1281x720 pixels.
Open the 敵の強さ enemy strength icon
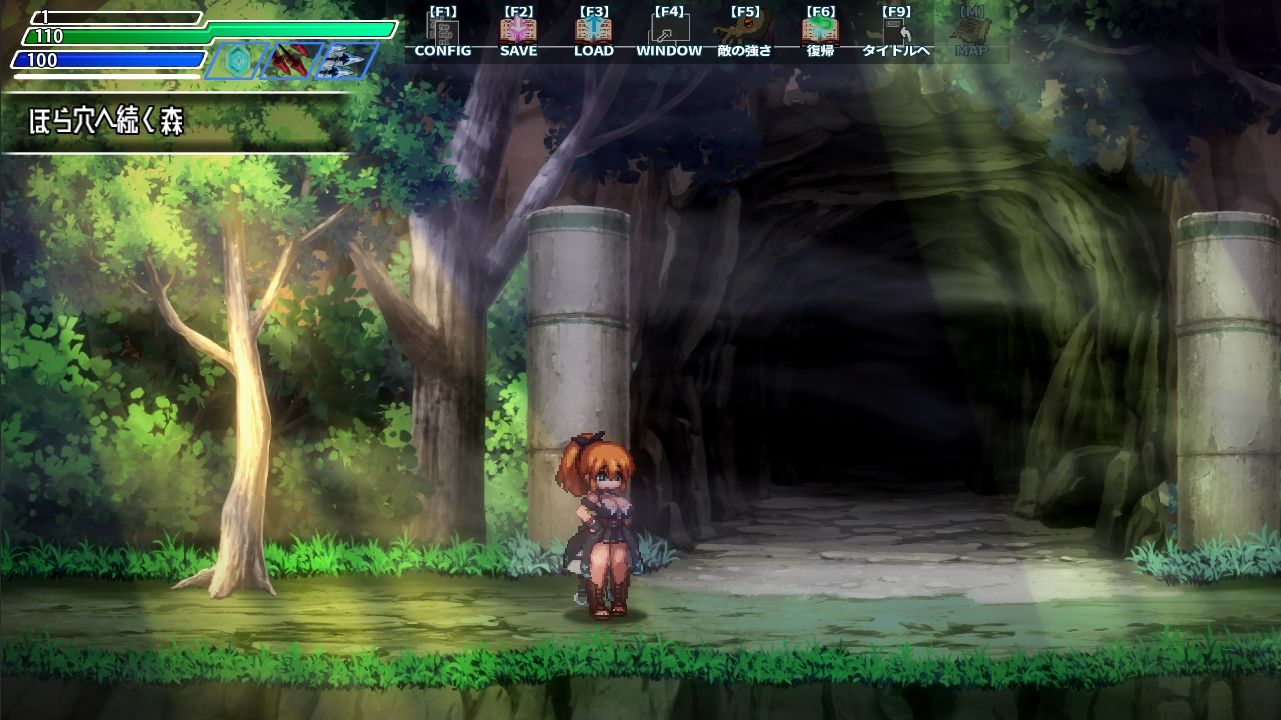pyautogui.click(x=742, y=30)
